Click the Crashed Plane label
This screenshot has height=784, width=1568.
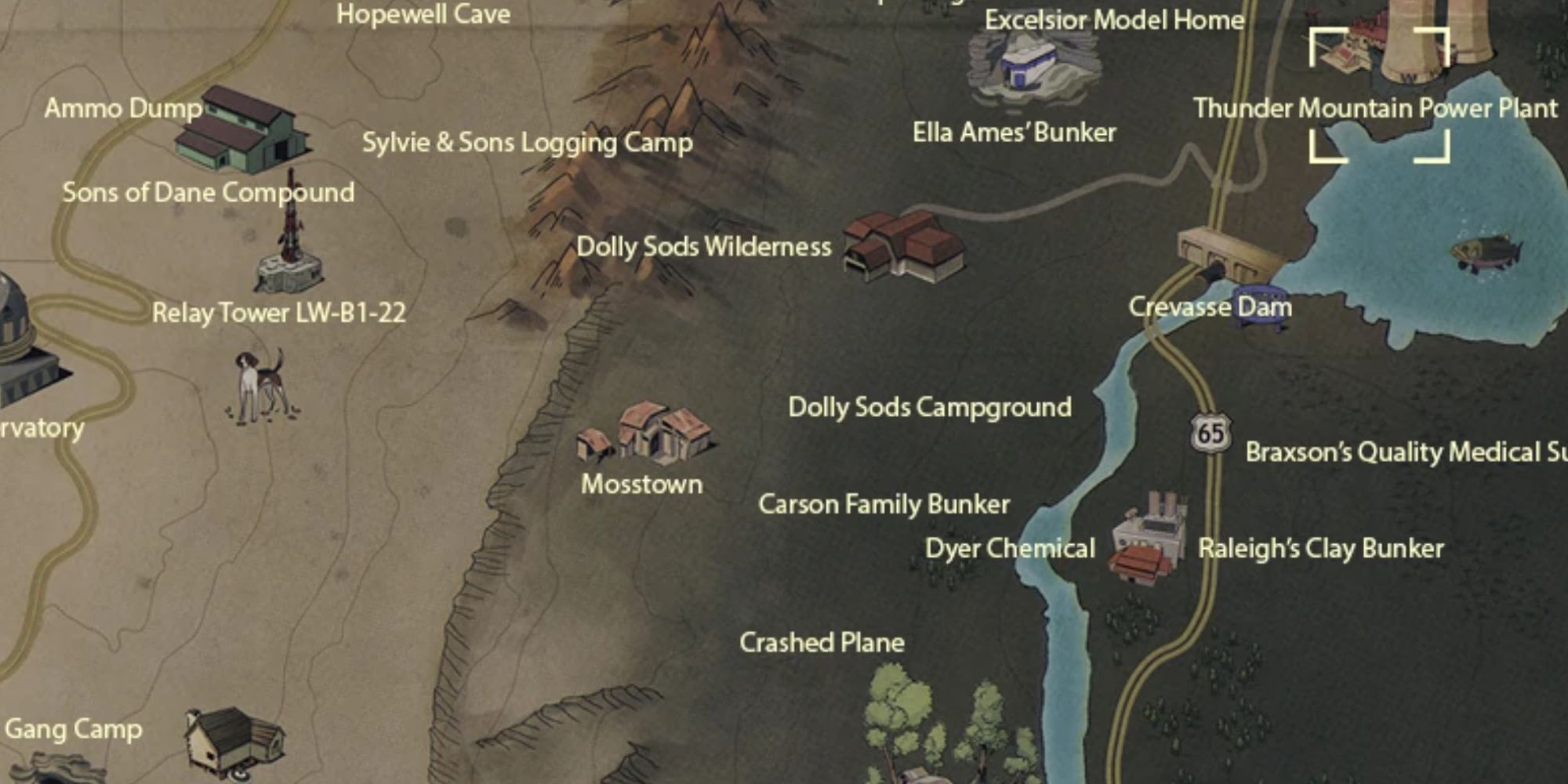point(821,643)
